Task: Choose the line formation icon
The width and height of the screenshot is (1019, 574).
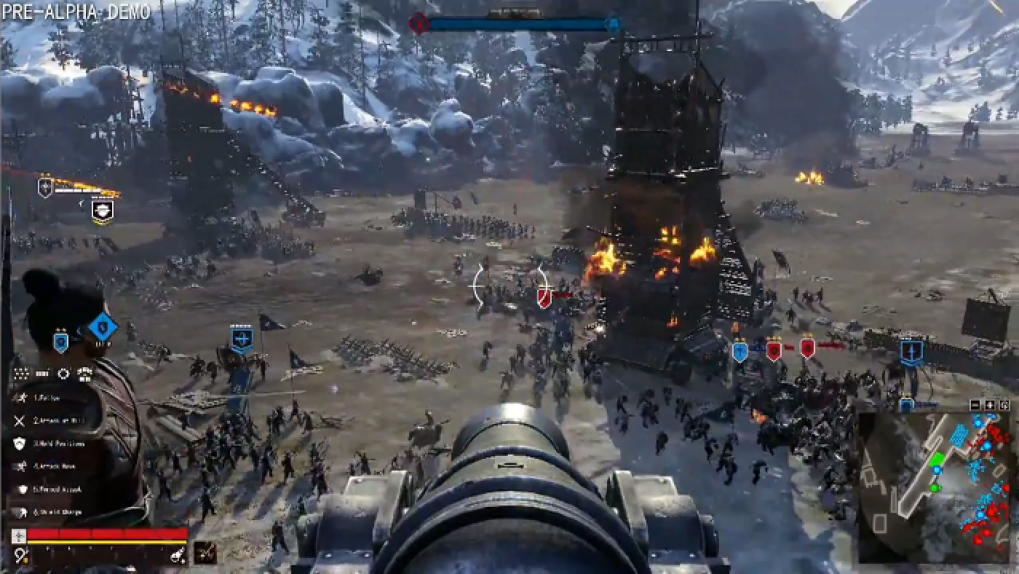Action: pos(42,374)
